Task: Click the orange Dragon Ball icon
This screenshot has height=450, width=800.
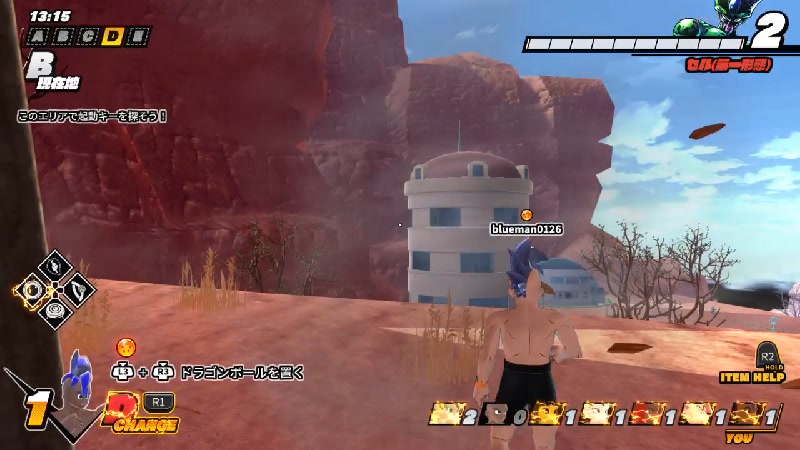Action: click(x=126, y=347)
